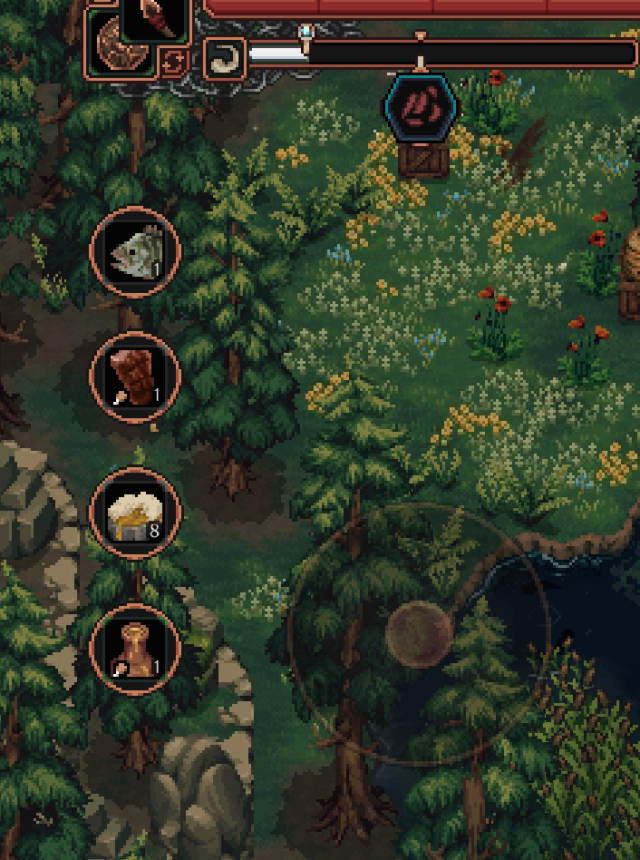Select the foamy beer mug slot
Image resolution: width=640 pixels, height=860 pixels.
coord(136,513)
